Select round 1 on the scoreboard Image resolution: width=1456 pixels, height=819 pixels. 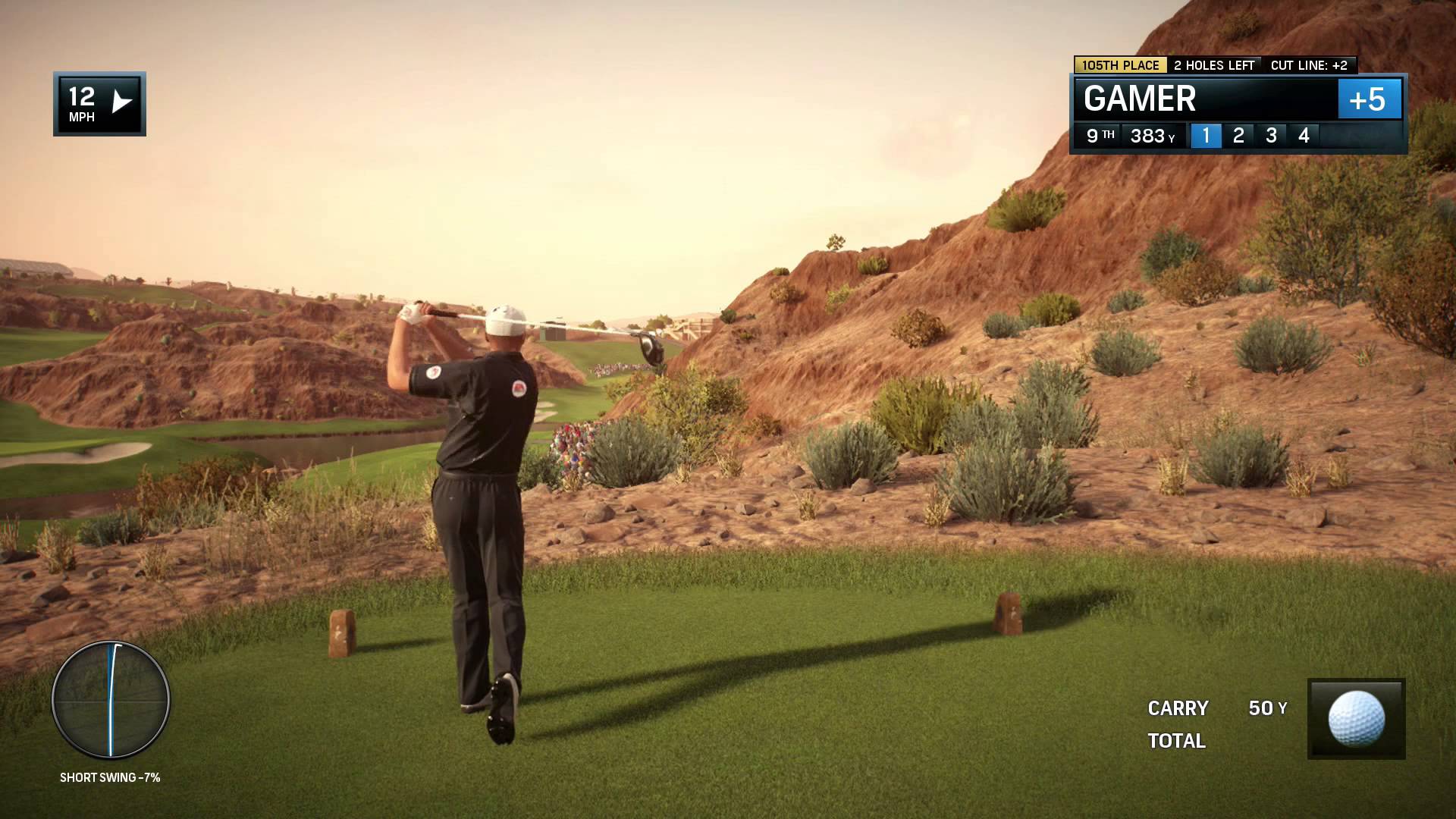coord(1206,136)
